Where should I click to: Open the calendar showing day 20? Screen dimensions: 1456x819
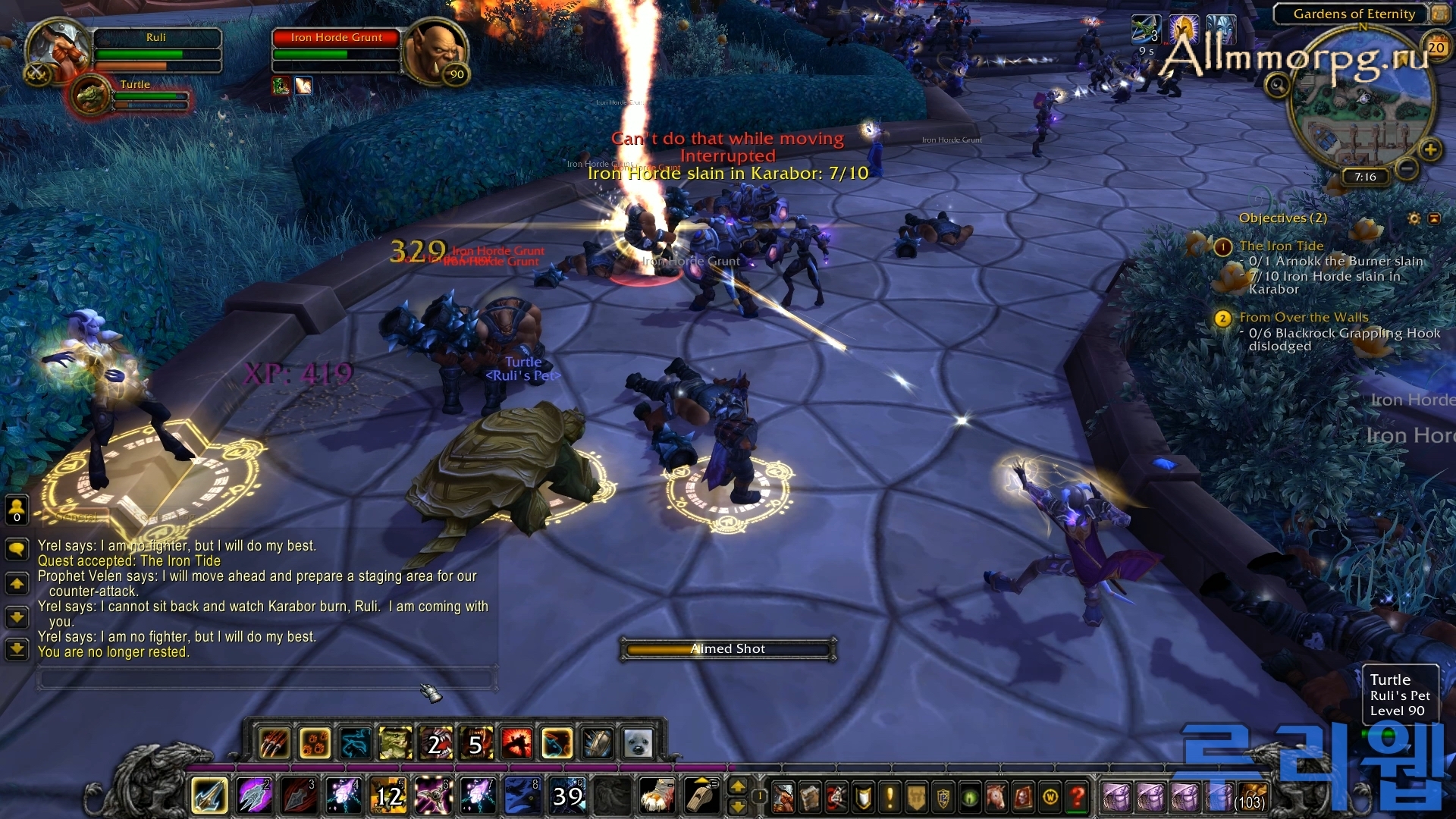coord(1436,48)
